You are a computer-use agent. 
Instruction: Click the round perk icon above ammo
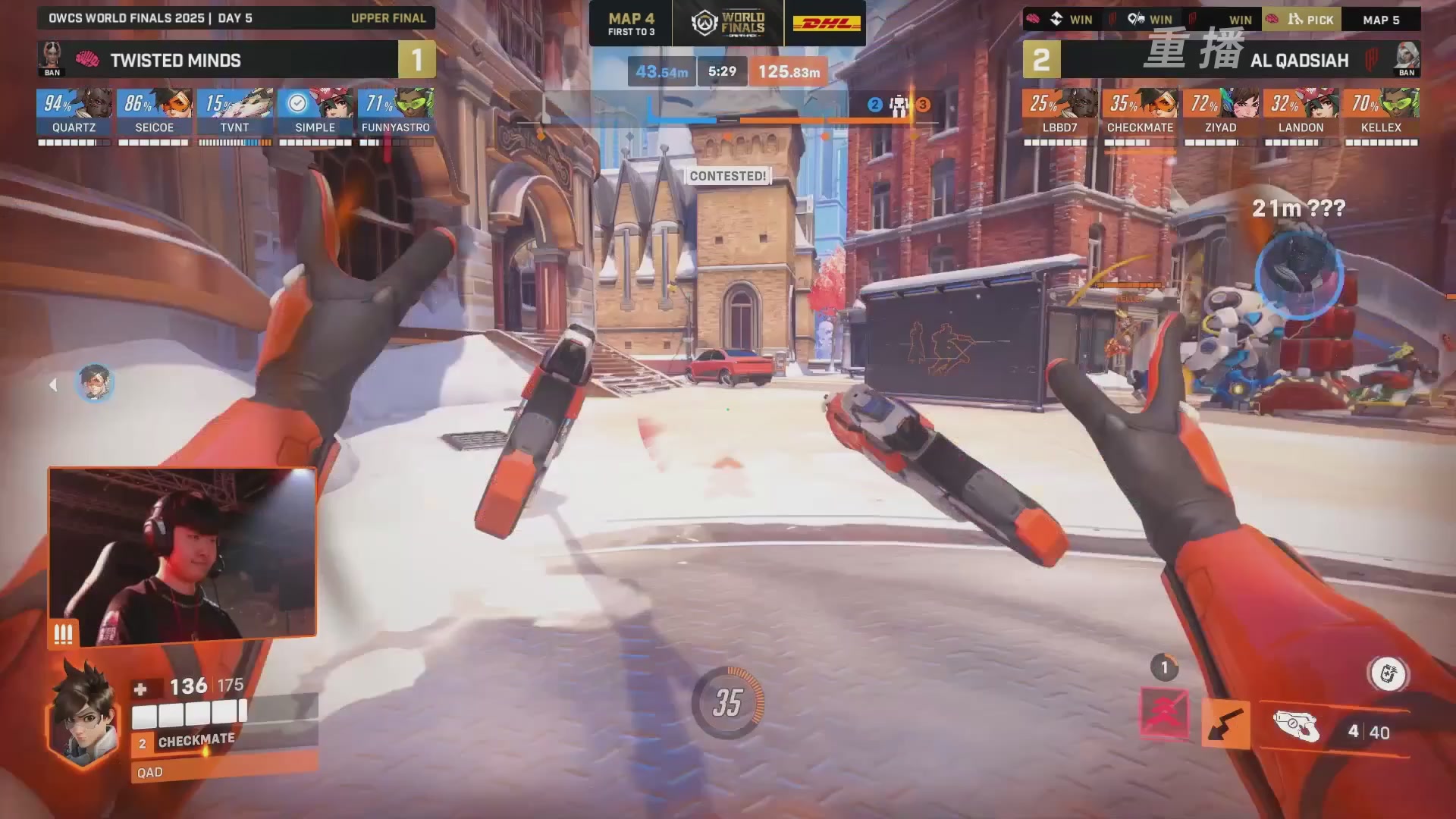tap(1388, 674)
